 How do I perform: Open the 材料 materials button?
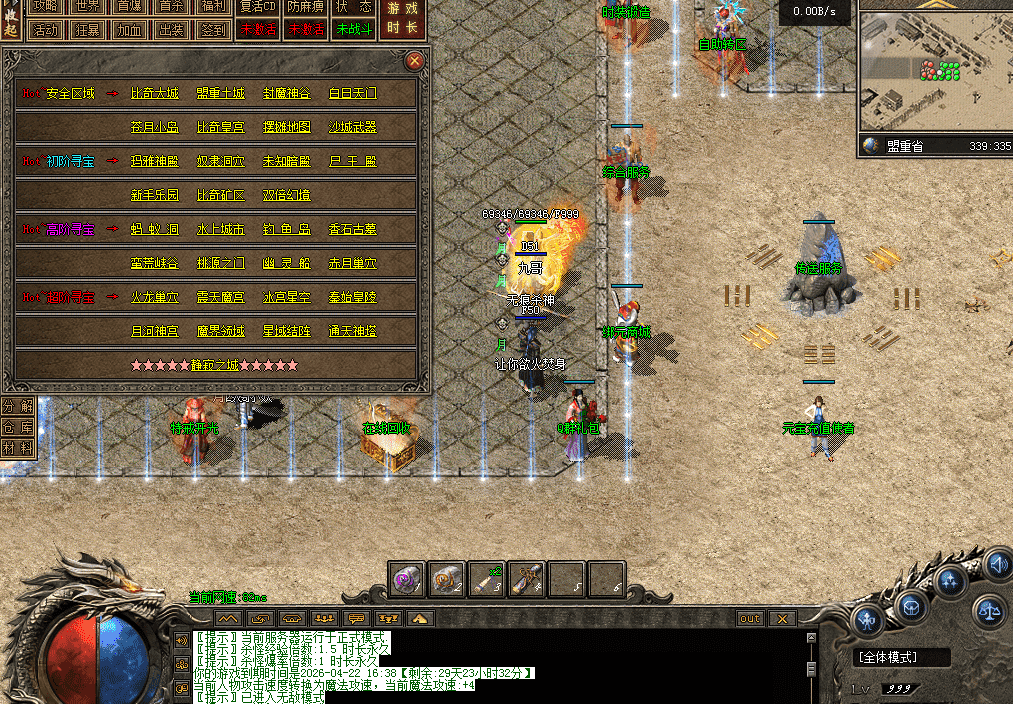coord(16,449)
